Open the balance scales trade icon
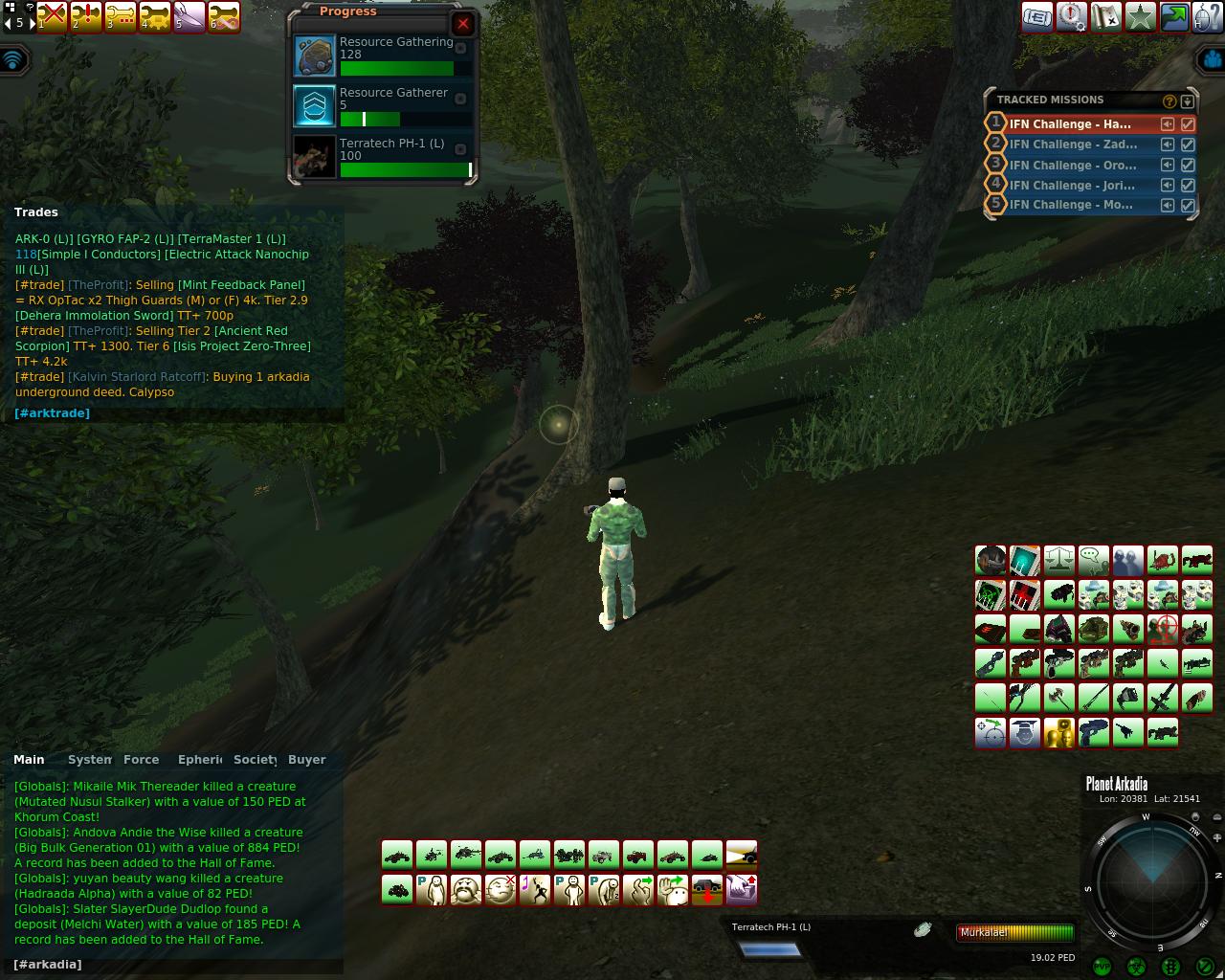This screenshot has height=980, width=1225. 1058,560
